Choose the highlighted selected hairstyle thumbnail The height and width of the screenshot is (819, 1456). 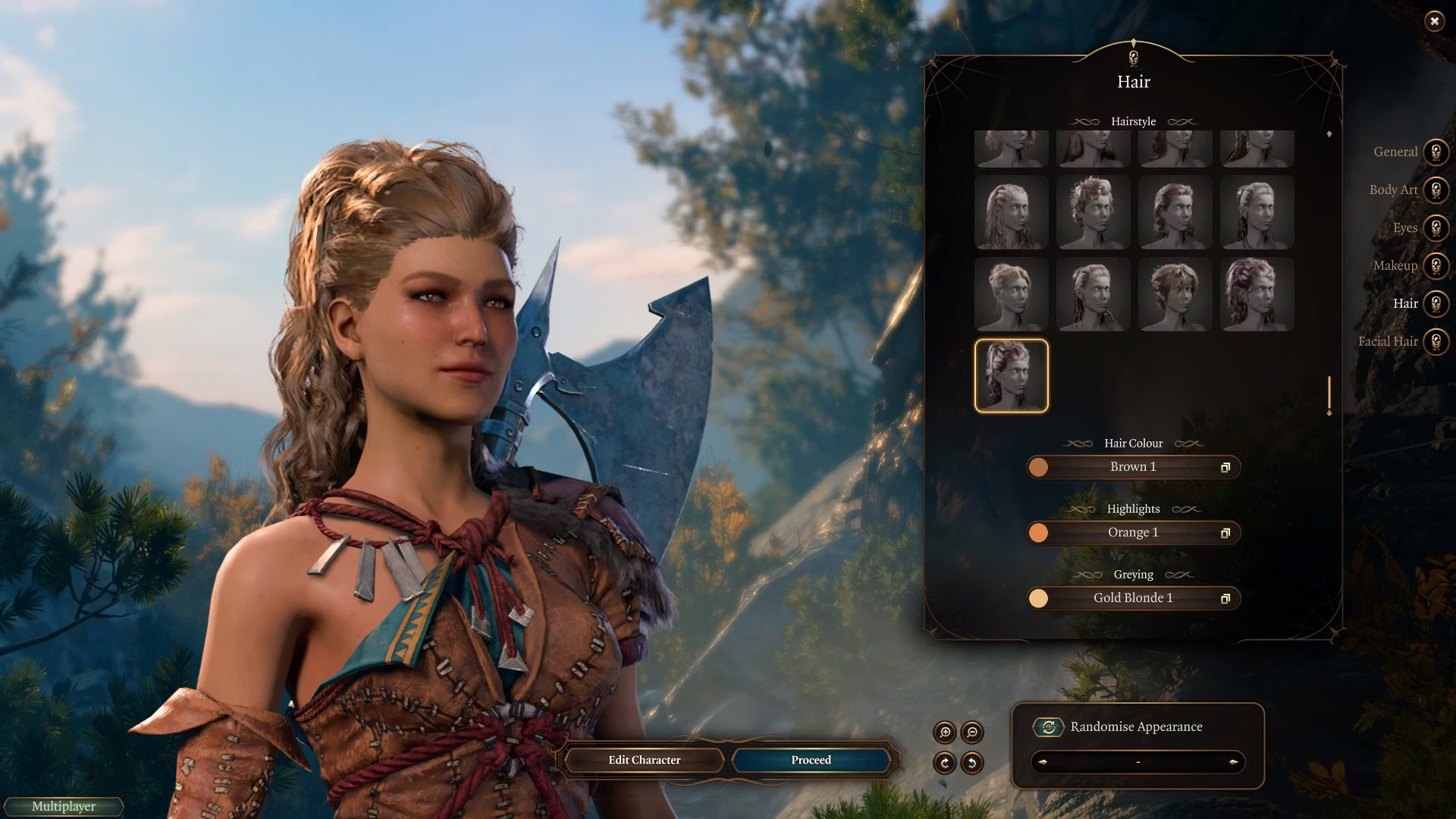coord(1011,376)
